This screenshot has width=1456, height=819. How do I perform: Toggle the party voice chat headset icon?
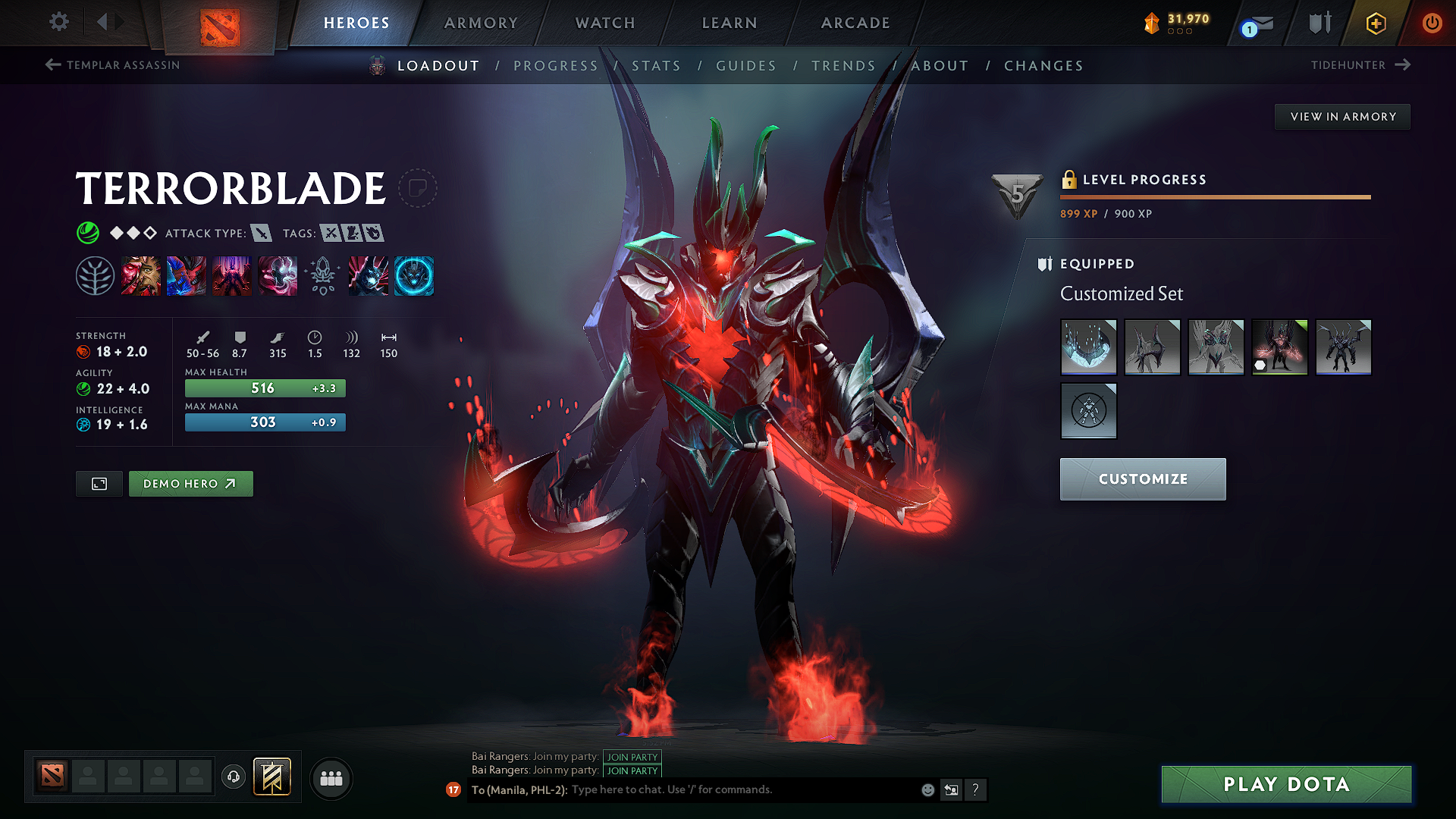[x=234, y=777]
